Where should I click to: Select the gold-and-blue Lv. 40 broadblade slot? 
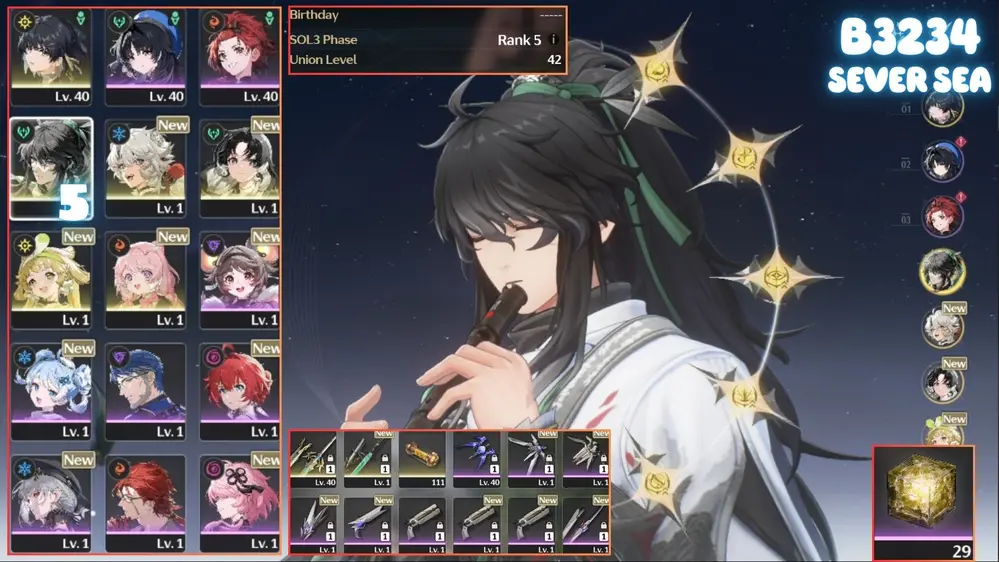coord(314,459)
